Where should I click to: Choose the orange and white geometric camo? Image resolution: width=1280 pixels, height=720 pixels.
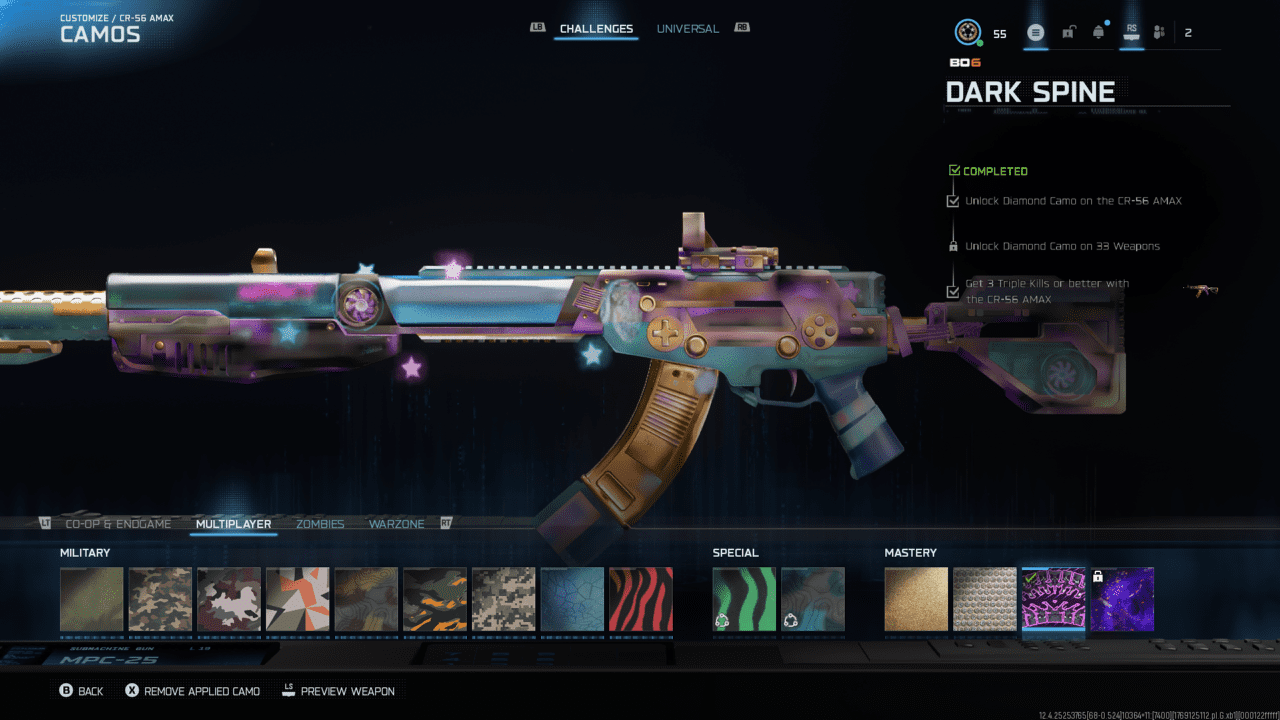pyautogui.click(x=297, y=599)
